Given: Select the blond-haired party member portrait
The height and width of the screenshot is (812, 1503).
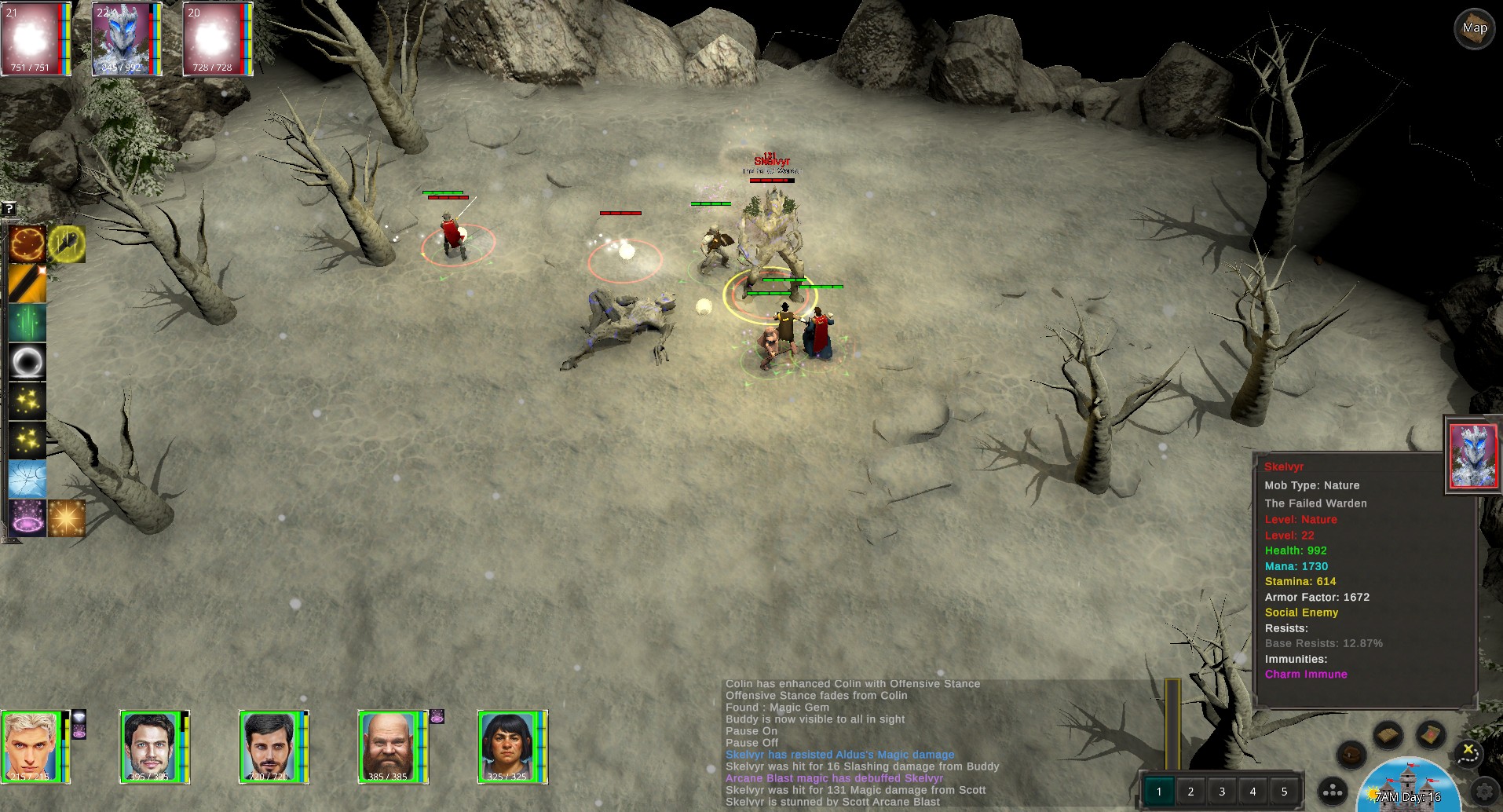Looking at the screenshot, I should pos(31,746).
